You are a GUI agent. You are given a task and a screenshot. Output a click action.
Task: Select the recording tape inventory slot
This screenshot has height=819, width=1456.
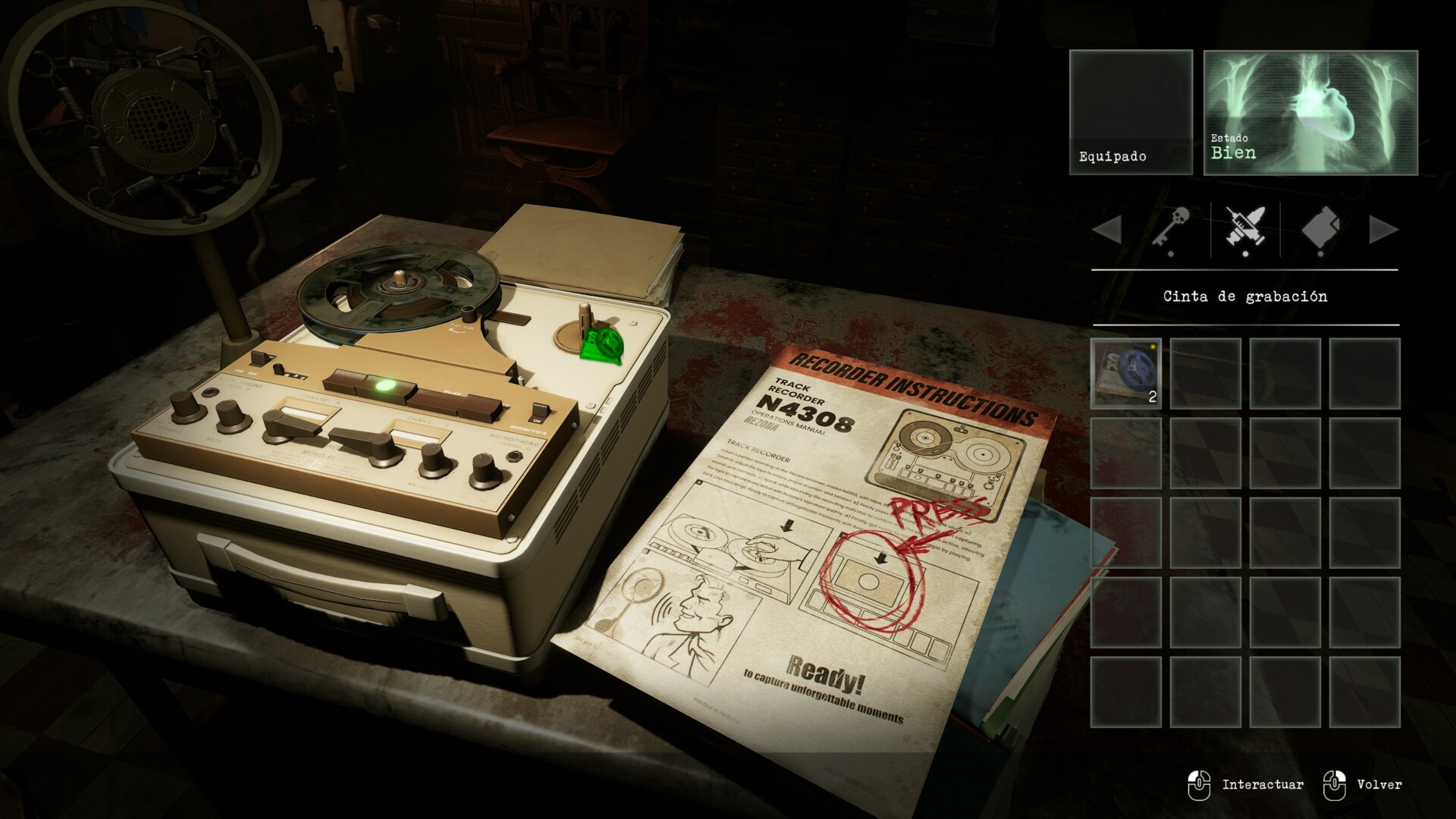[1126, 373]
